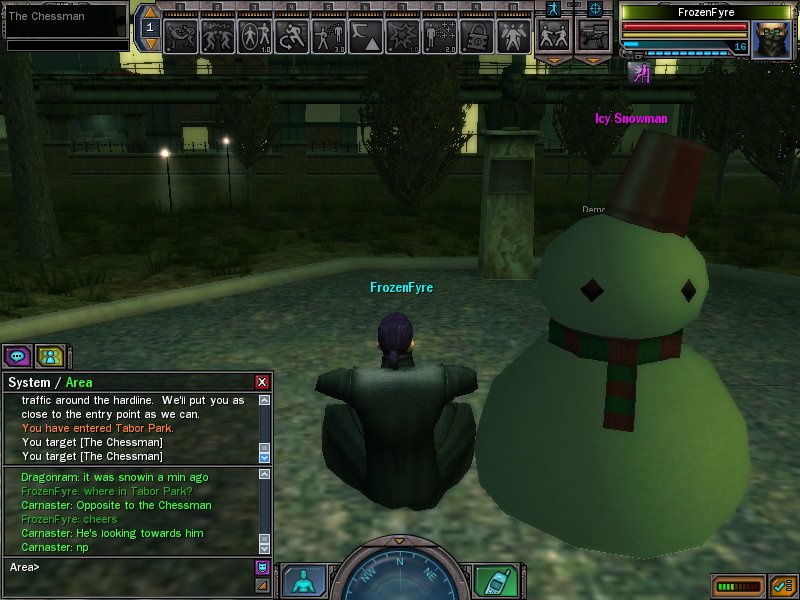Open the green cell phone icon
Screen dimensions: 800x600
click(493, 580)
